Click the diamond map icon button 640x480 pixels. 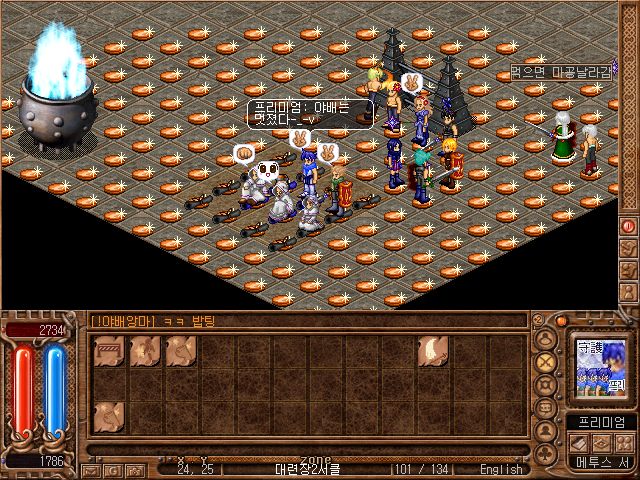tap(602, 442)
